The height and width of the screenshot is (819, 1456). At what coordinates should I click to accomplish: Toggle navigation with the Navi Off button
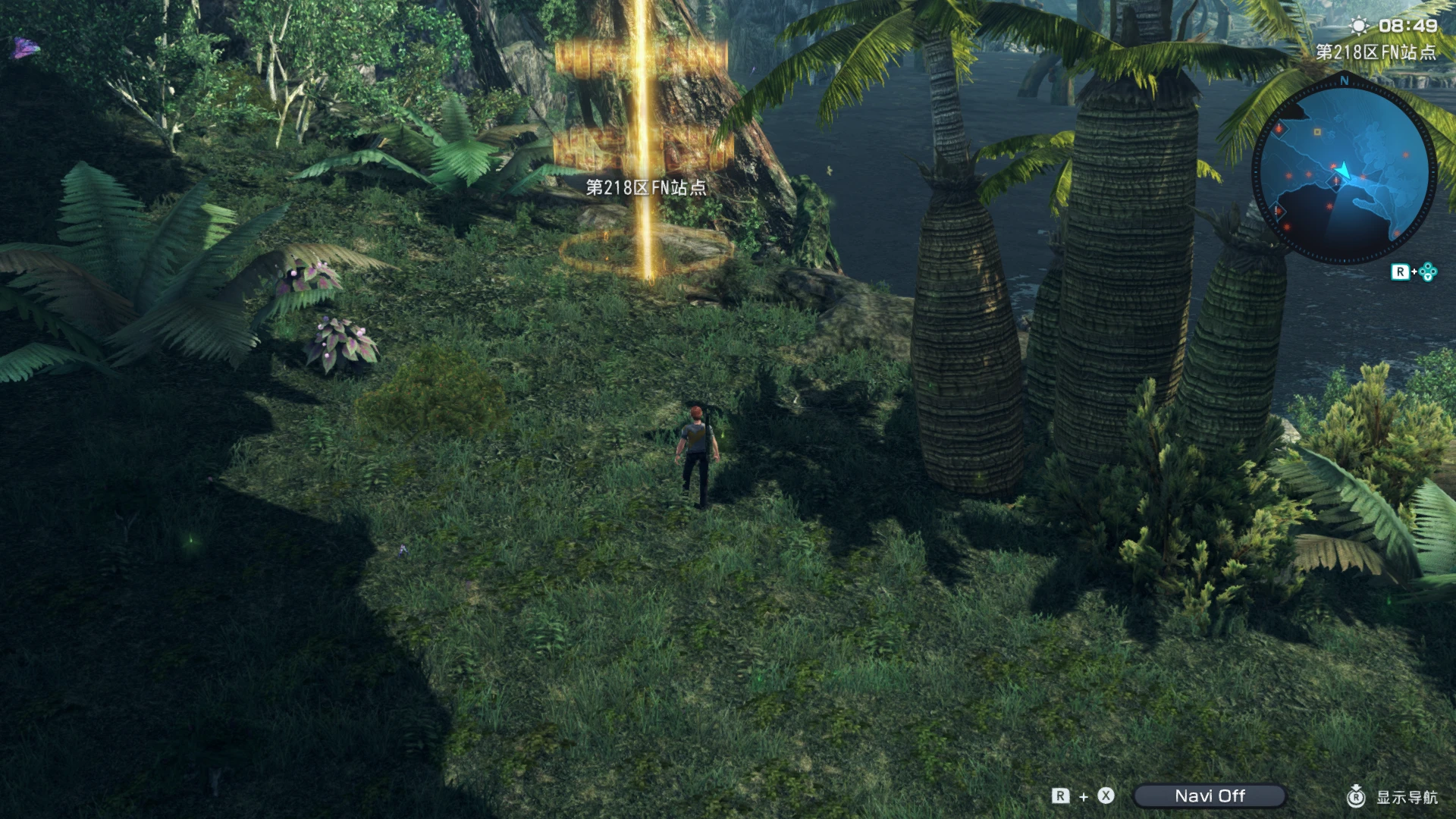1211,795
